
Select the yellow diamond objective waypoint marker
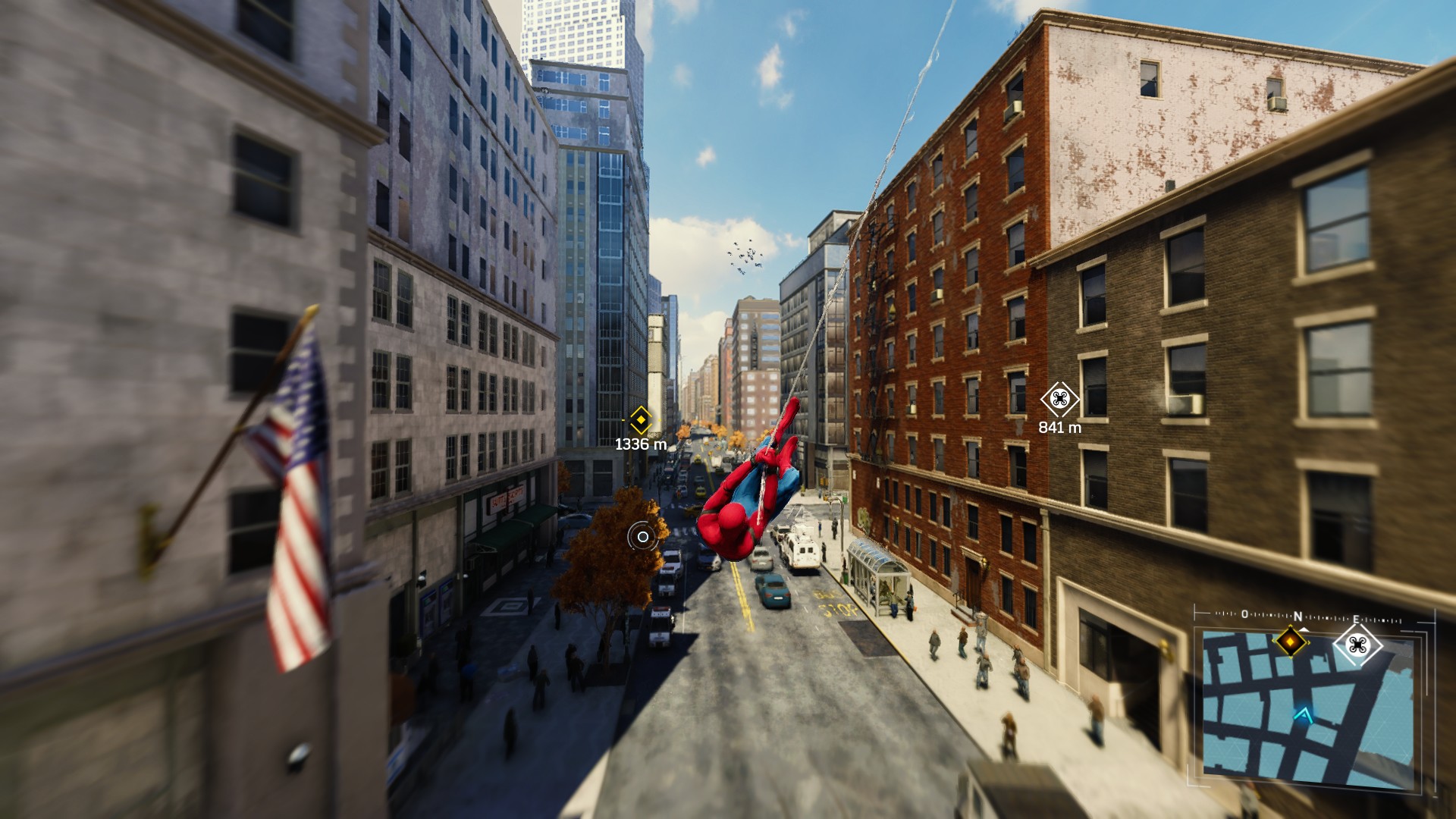(x=641, y=419)
